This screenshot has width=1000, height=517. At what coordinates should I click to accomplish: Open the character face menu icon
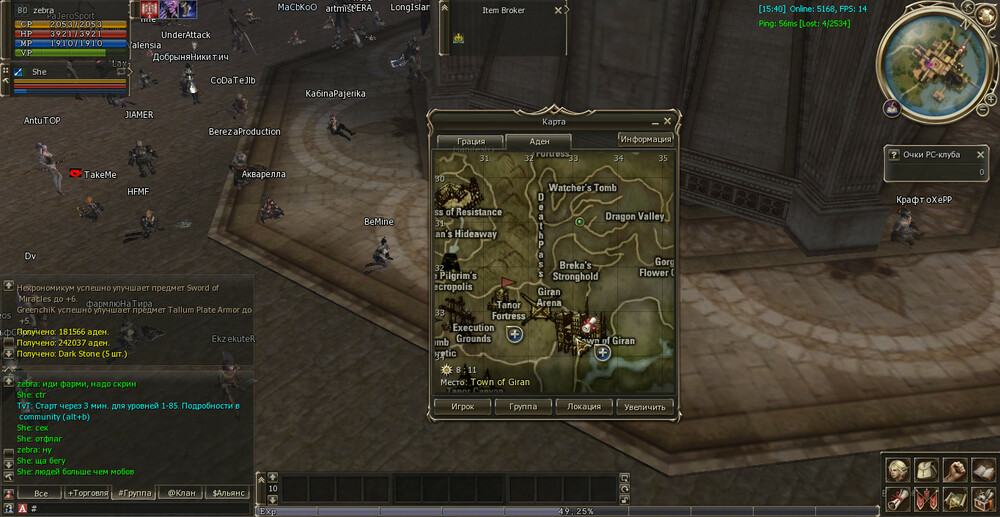[897, 470]
